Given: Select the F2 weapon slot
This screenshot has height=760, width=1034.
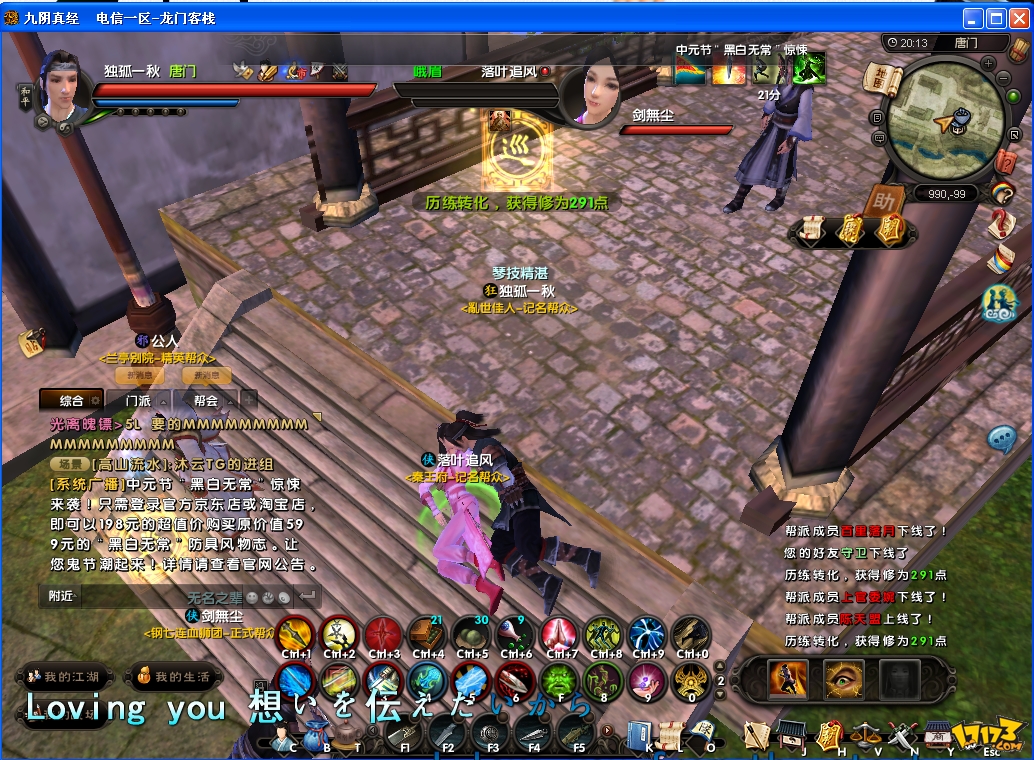Looking at the screenshot, I should (447, 735).
